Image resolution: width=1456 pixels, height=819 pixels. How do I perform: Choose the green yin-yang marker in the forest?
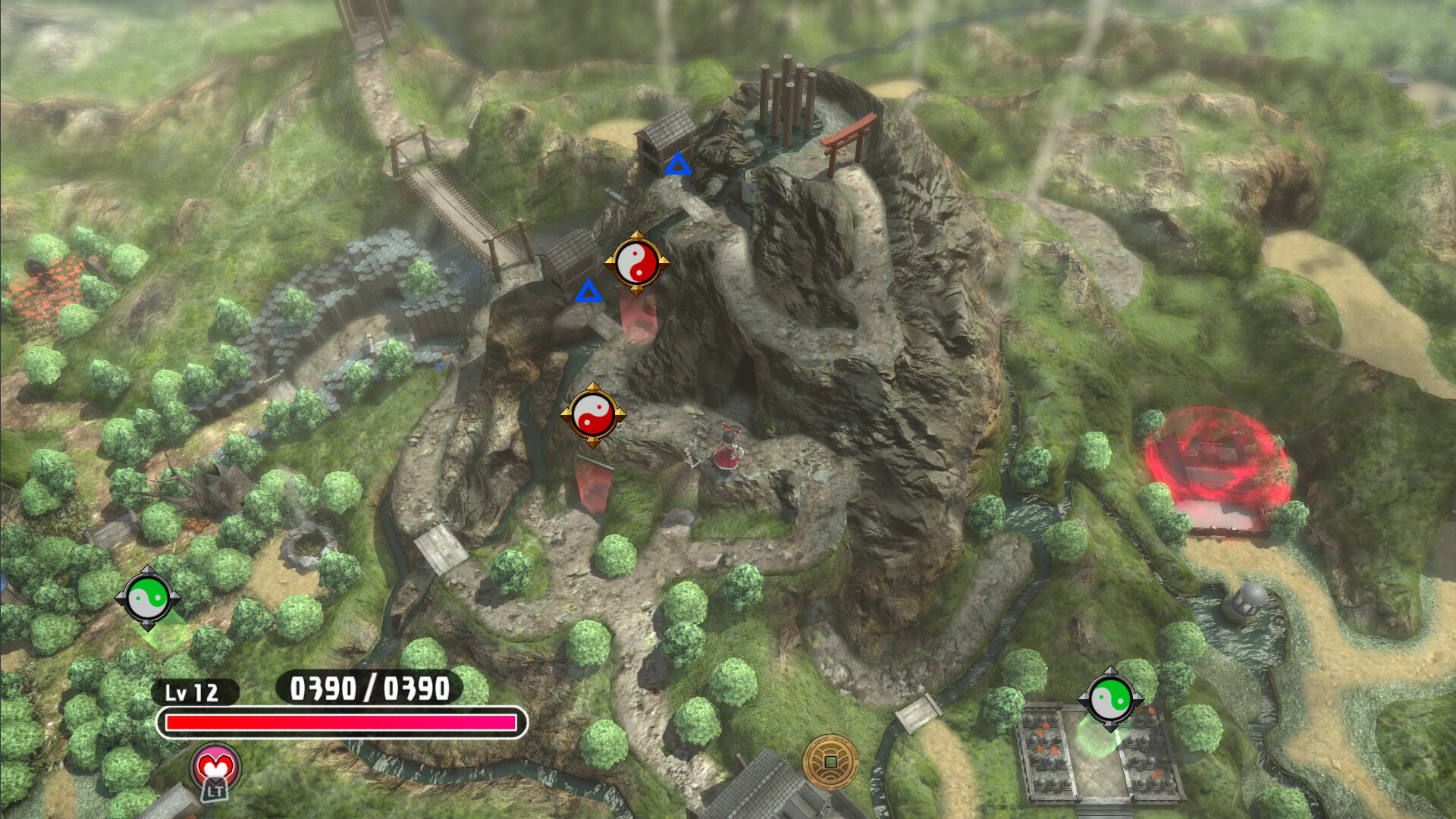148,598
